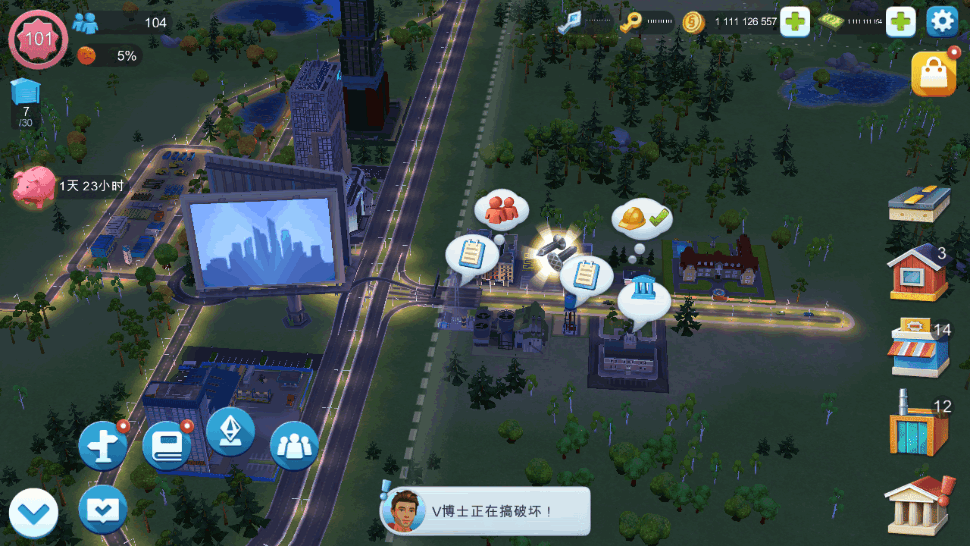Image resolution: width=970 pixels, height=546 pixels.
Task: Open the sailboat icon button
Action: pyautogui.click(x=230, y=432)
